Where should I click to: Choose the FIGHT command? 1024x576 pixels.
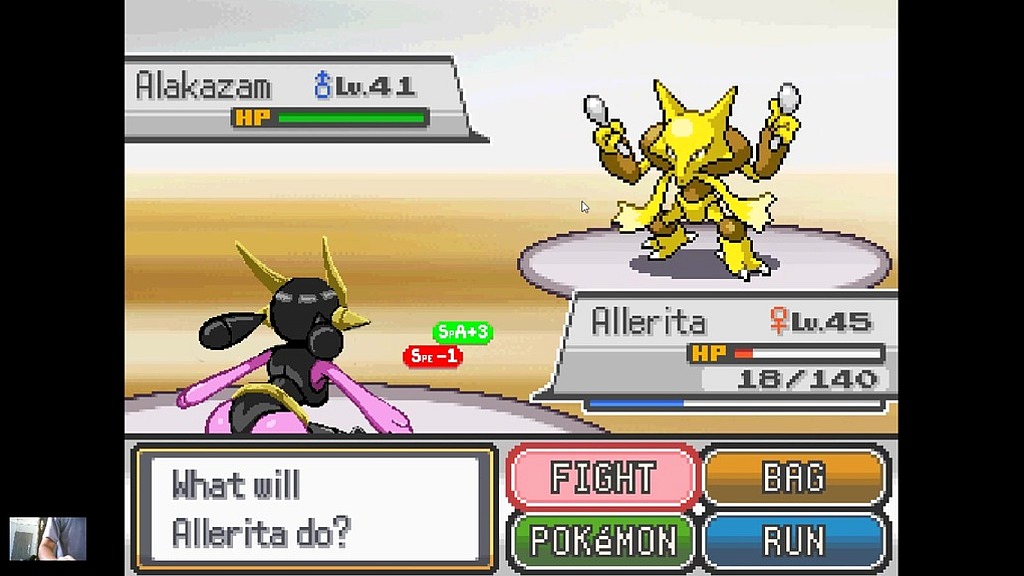(602, 478)
